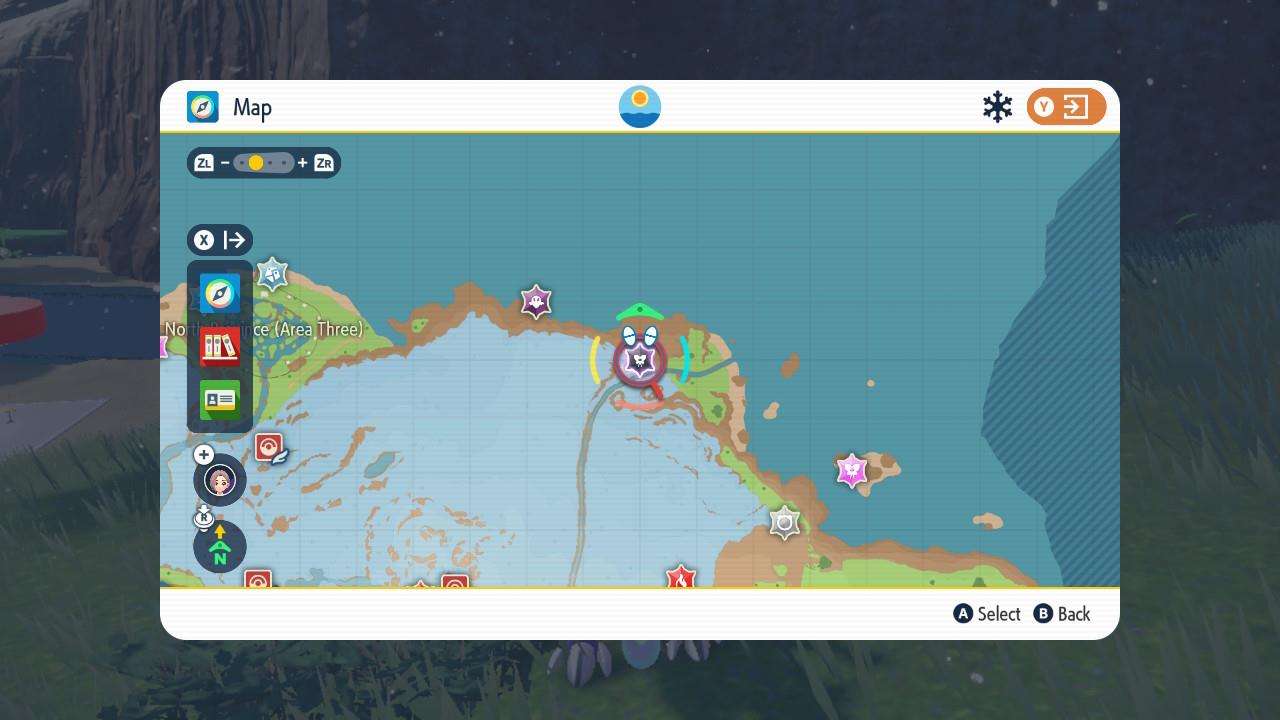Open the red Pokédex bookshelf app
Screen dimensions: 1280x720
220,347
